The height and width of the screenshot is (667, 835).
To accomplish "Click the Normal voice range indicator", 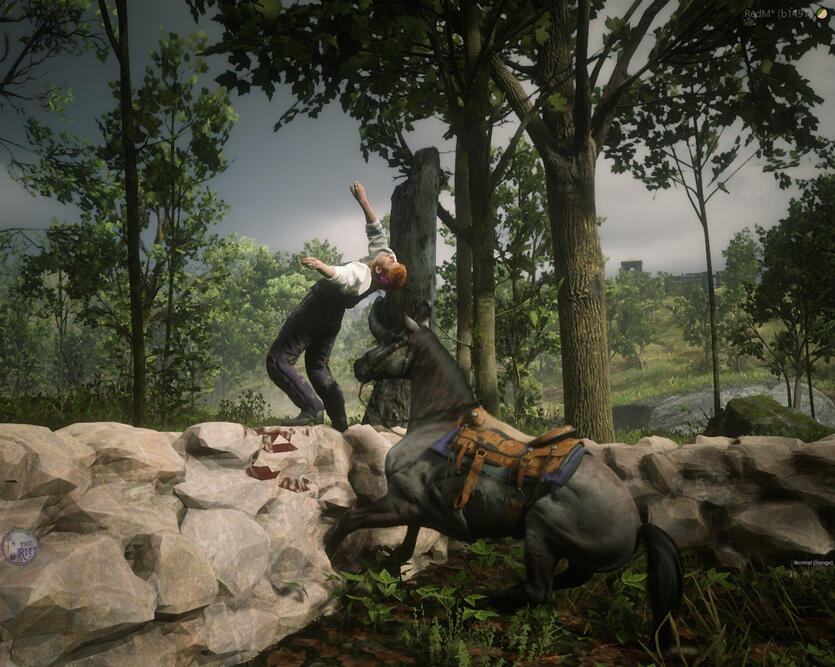I will [x=812, y=563].
